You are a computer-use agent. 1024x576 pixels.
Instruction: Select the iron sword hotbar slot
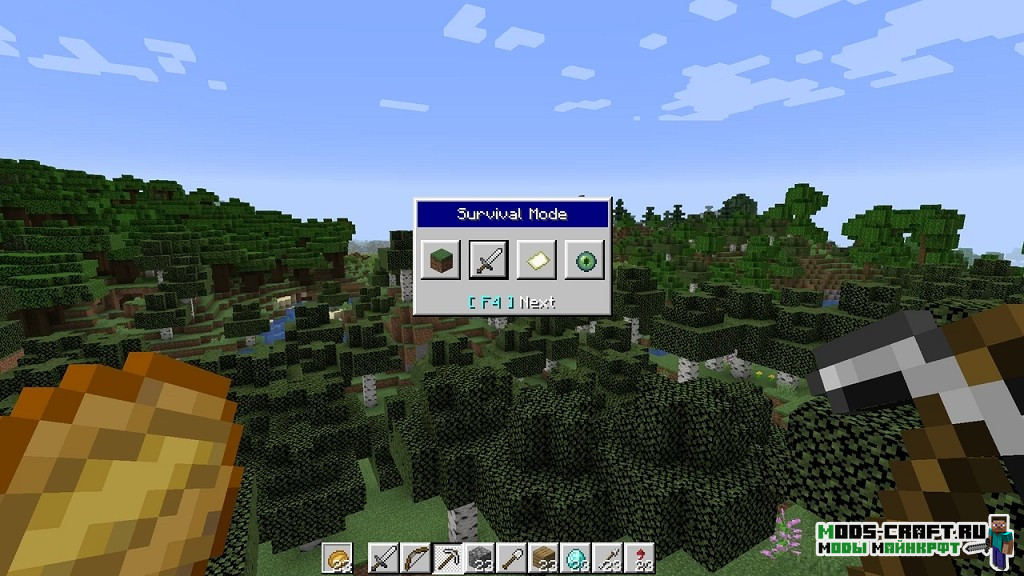(382, 559)
